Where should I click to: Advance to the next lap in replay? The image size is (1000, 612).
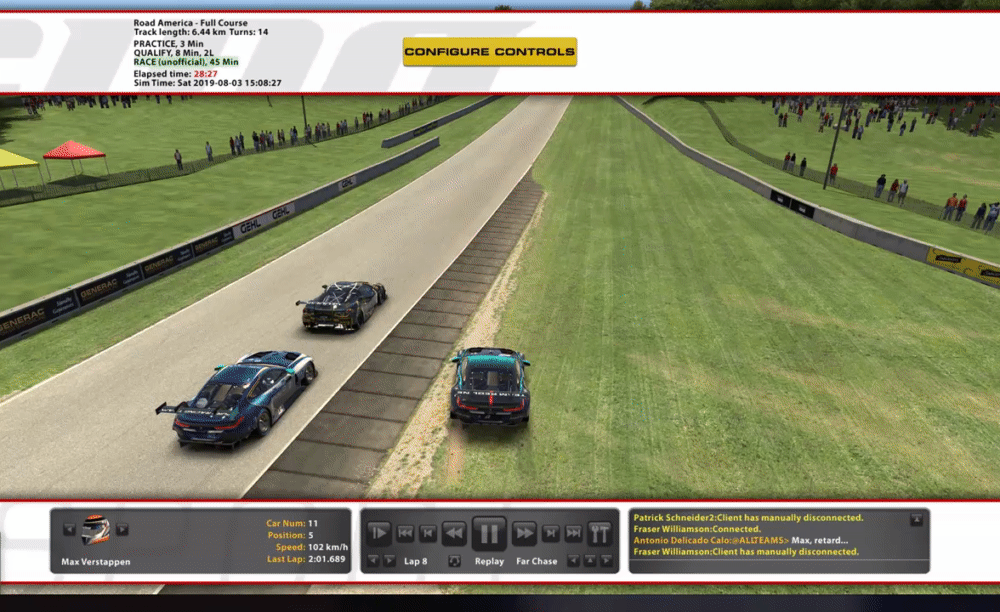click(x=389, y=561)
